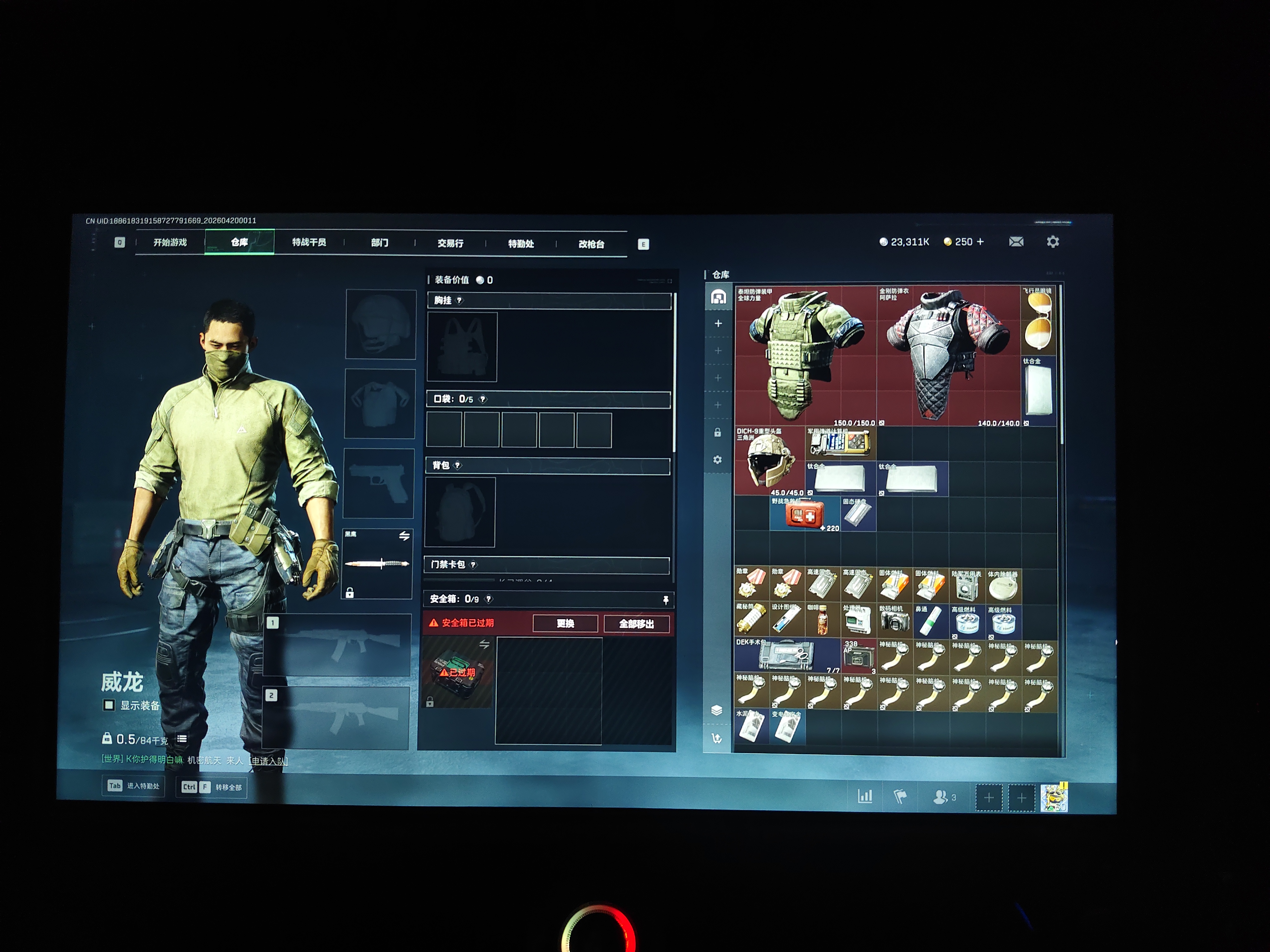Open the 改枪台 gunsmith tab

point(591,245)
